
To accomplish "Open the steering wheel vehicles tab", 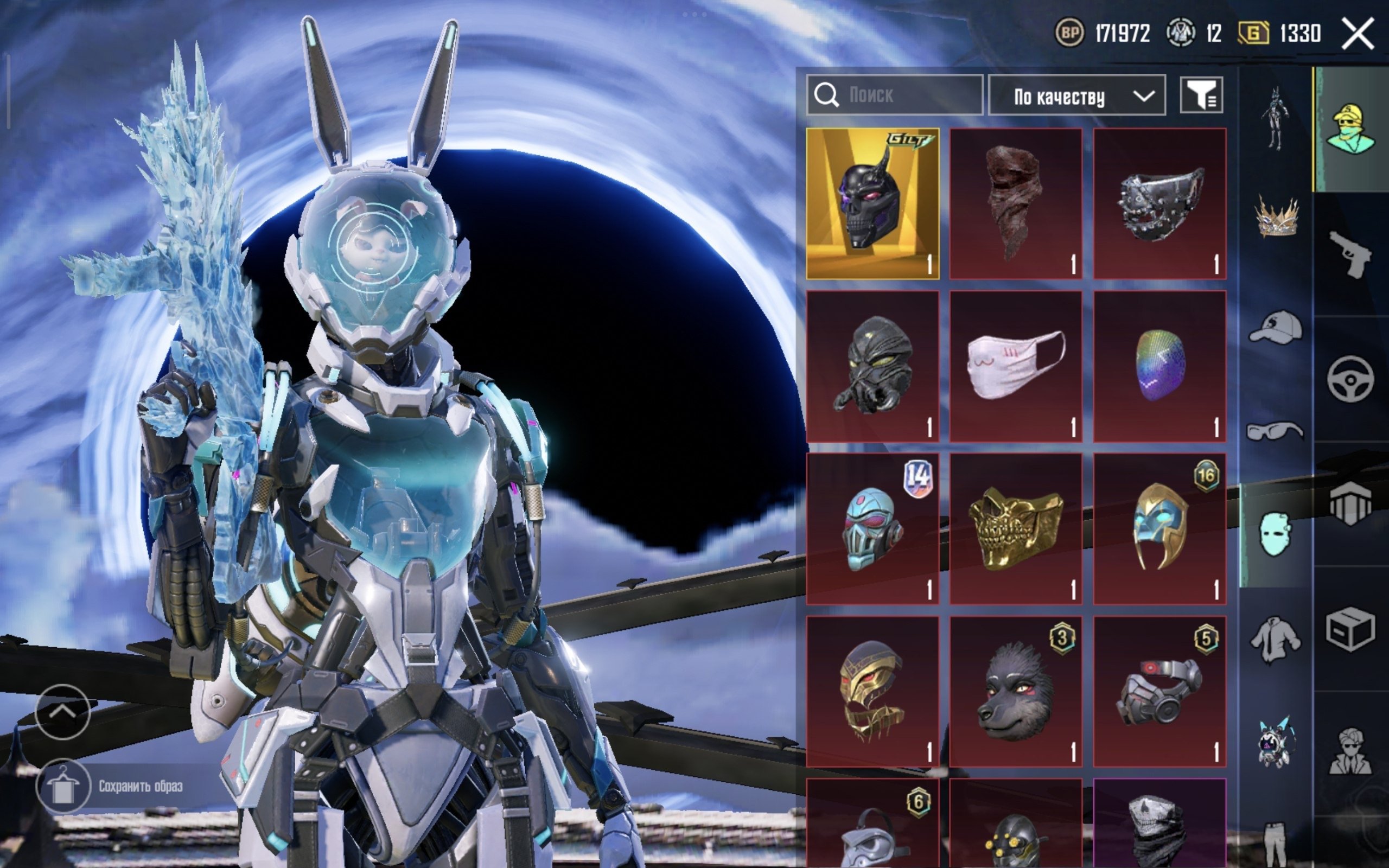I will click(x=1350, y=379).
